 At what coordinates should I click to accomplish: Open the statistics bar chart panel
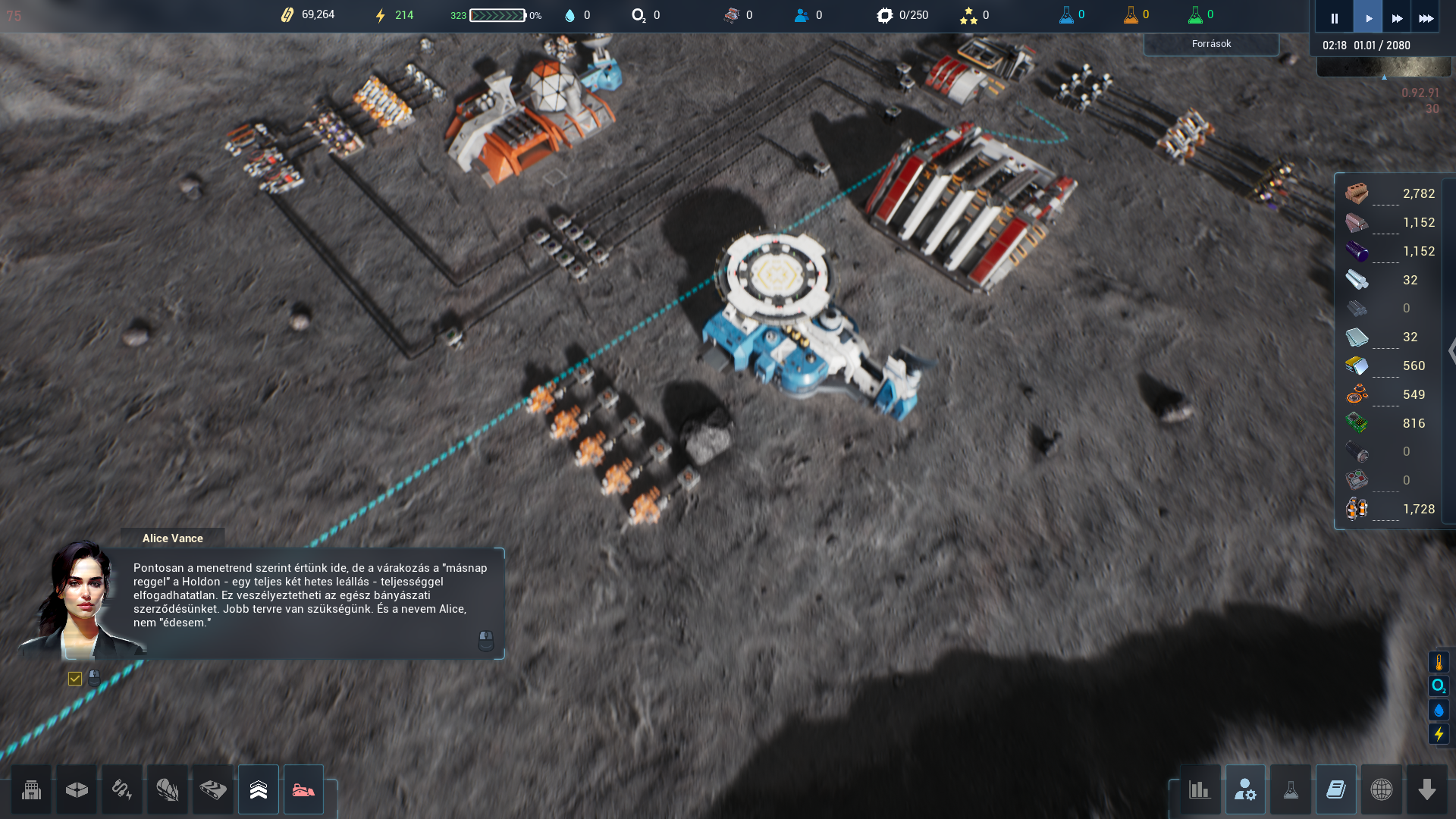(x=1200, y=789)
